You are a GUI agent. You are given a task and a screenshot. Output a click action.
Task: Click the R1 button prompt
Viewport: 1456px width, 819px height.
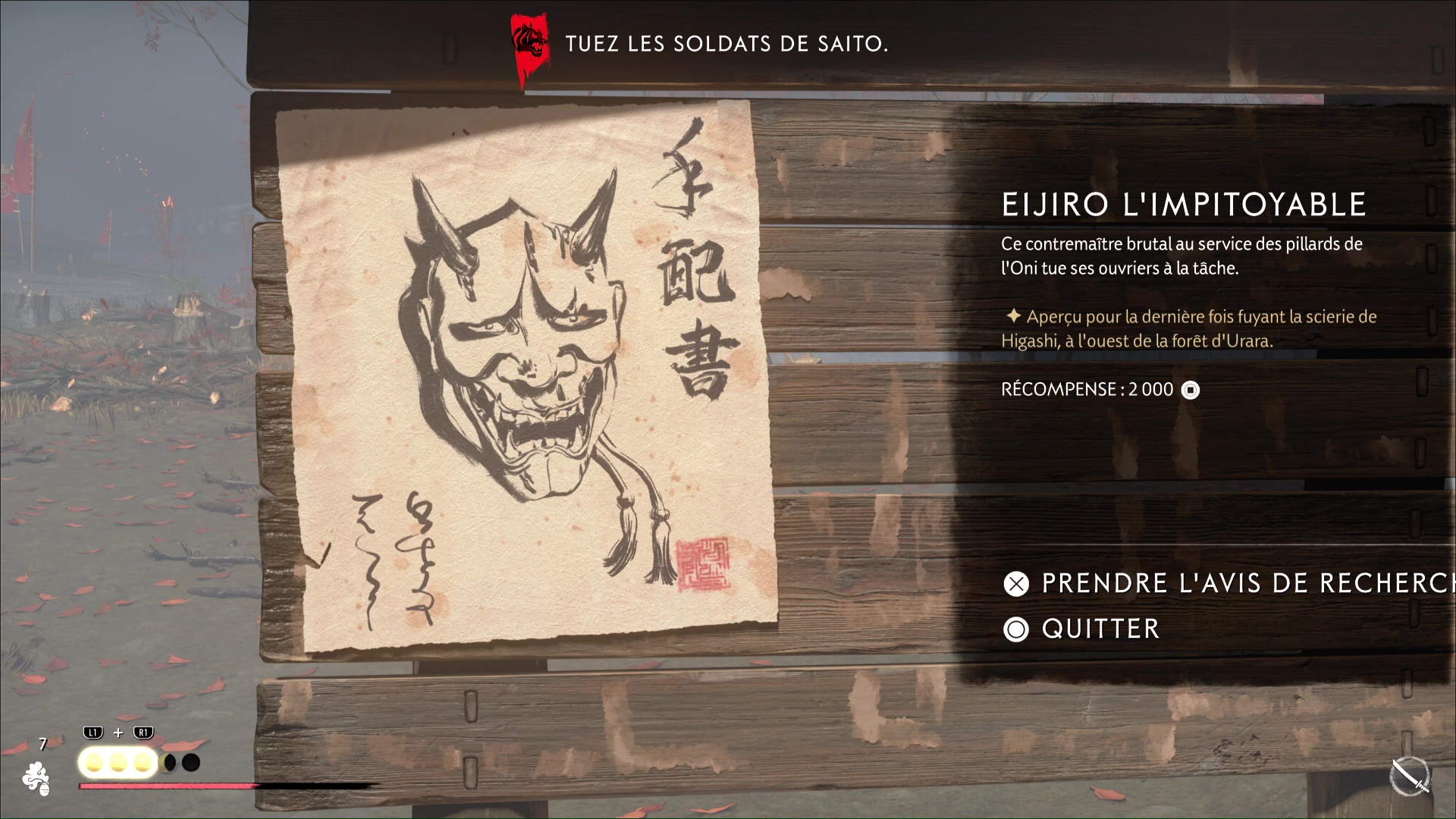click(x=142, y=733)
